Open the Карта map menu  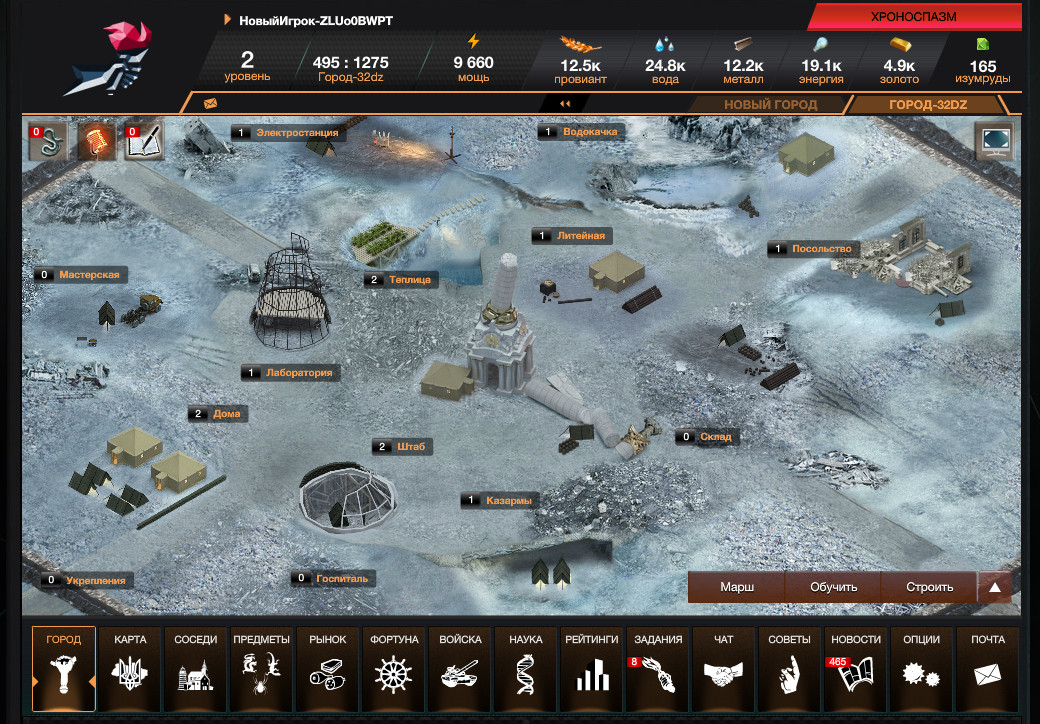(x=130, y=661)
